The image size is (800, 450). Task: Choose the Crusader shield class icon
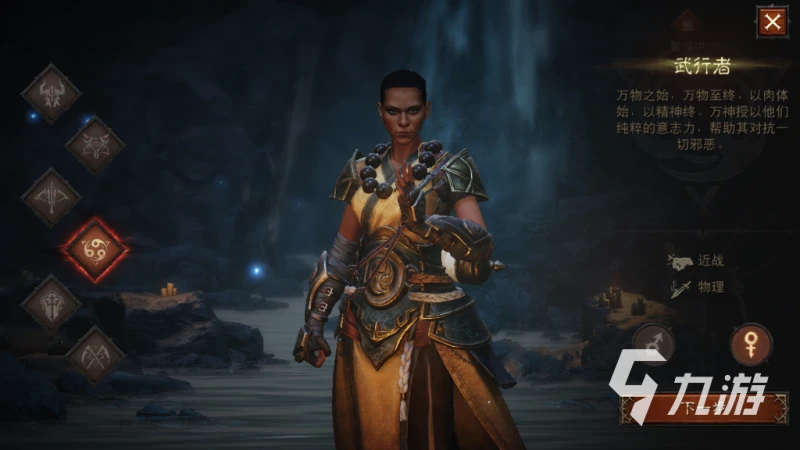[51, 302]
